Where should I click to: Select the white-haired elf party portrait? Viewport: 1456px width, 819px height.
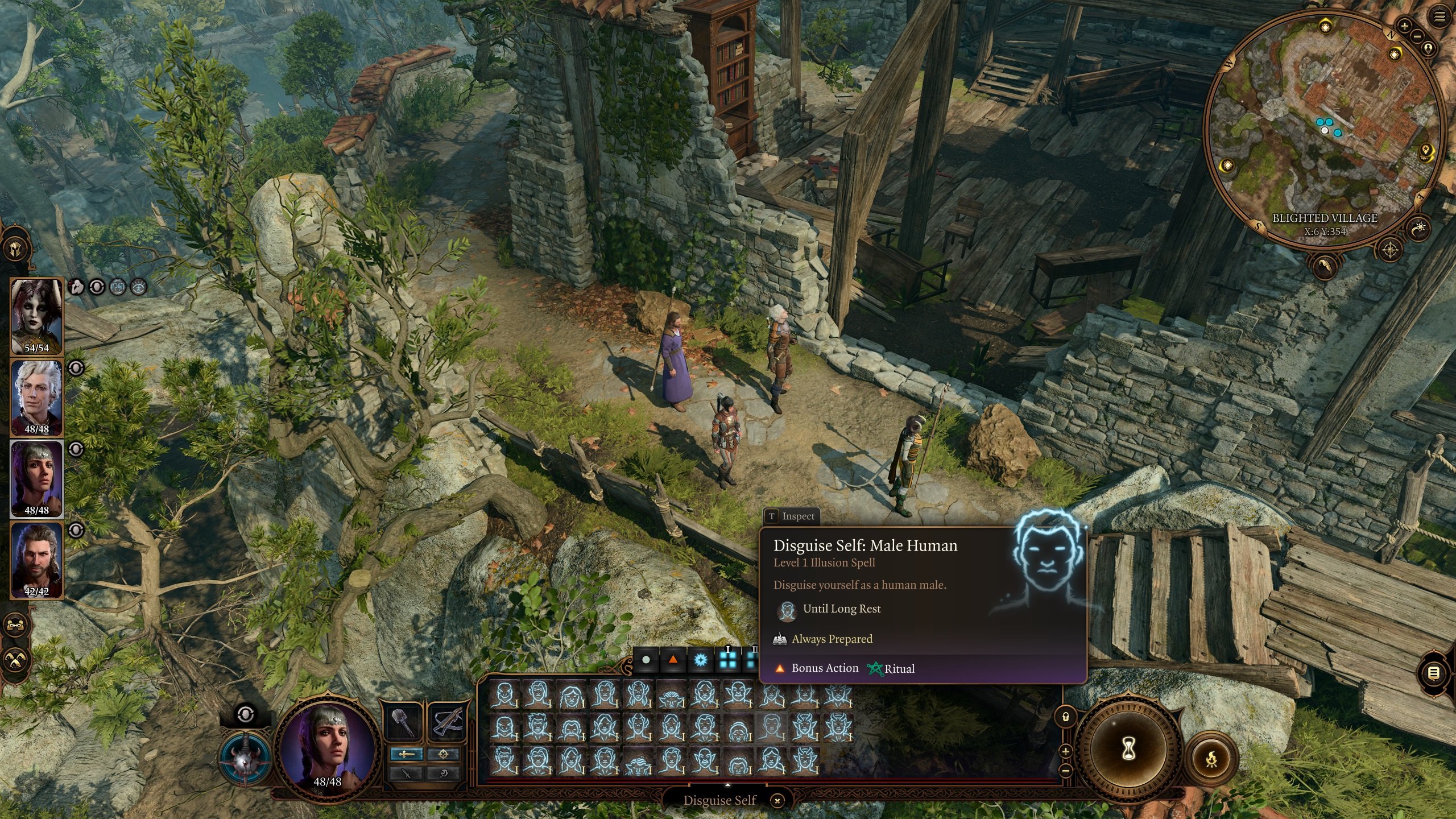pos(37,398)
